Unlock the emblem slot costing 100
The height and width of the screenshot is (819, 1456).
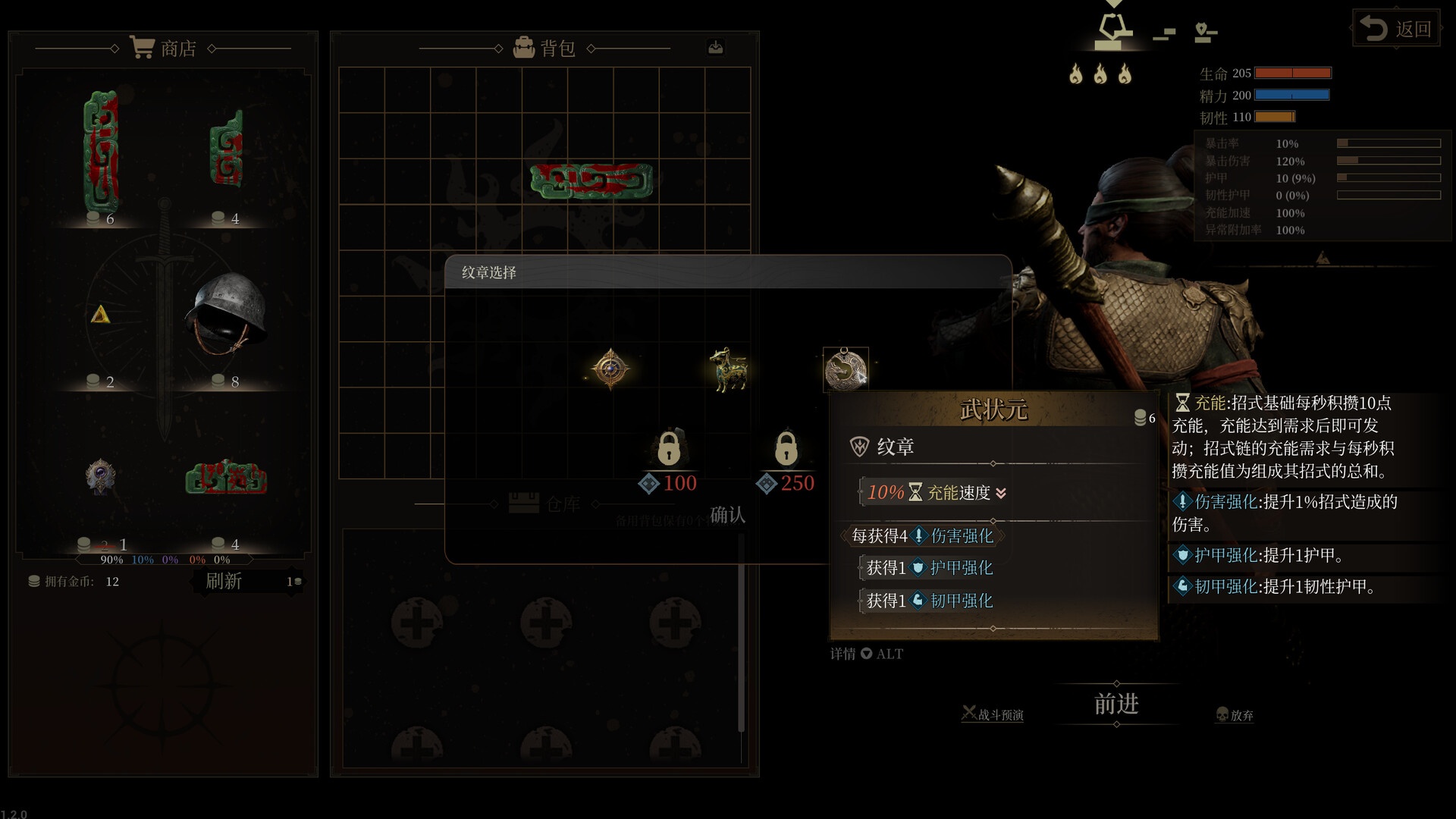(x=668, y=449)
